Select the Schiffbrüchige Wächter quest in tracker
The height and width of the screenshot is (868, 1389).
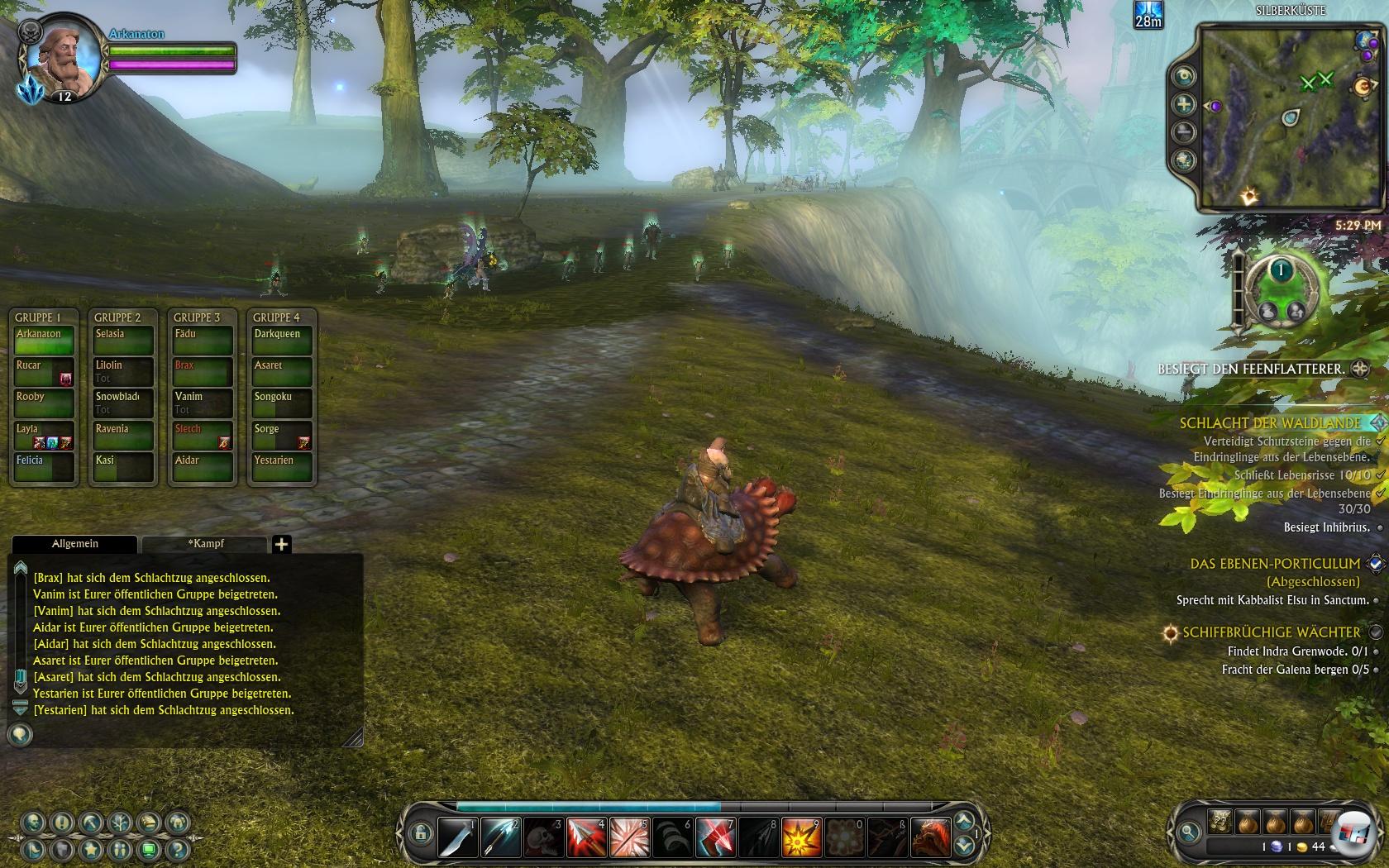[x=1271, y=632]
